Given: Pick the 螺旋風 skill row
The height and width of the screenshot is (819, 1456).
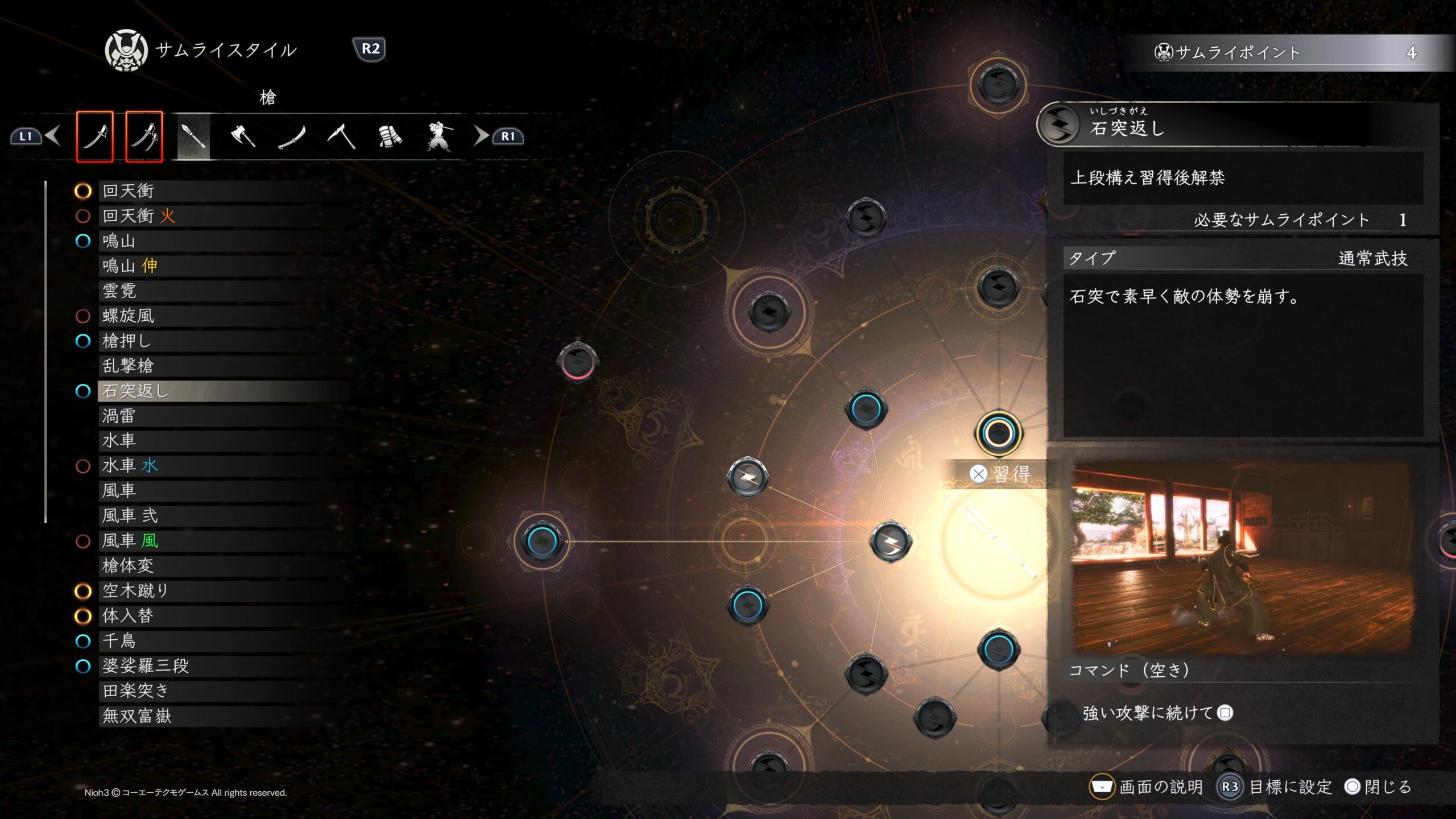Looking at the screenshot, I should coord(129,316).
